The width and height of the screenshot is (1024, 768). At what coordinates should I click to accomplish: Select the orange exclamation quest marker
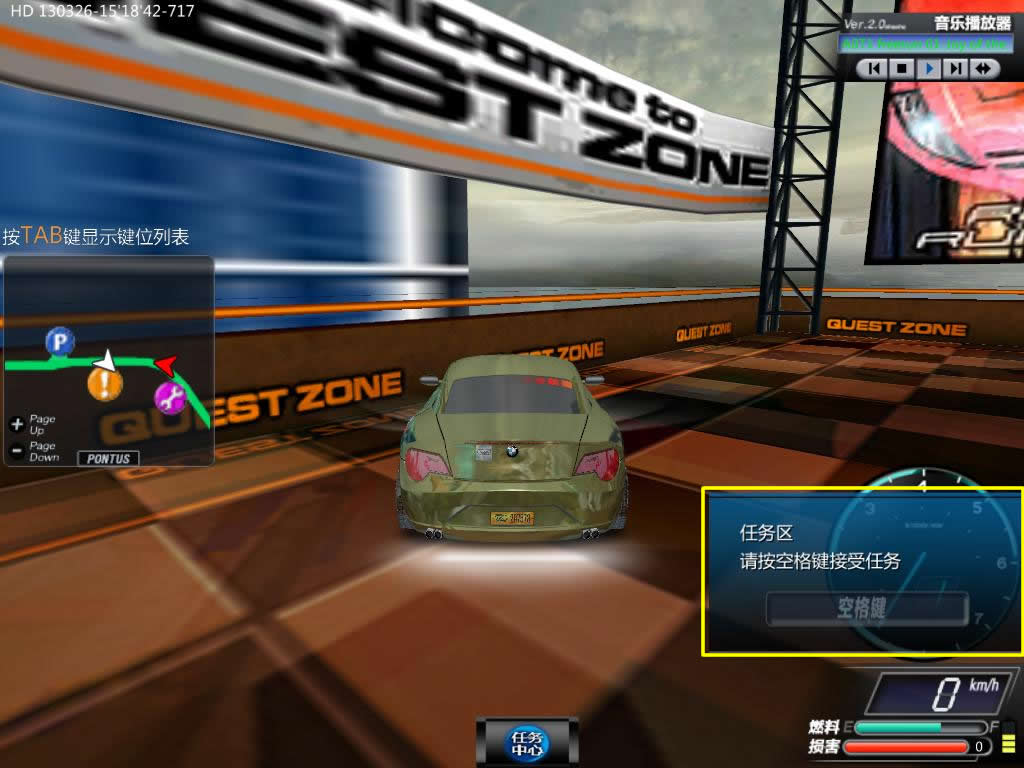tap(104, 383)
